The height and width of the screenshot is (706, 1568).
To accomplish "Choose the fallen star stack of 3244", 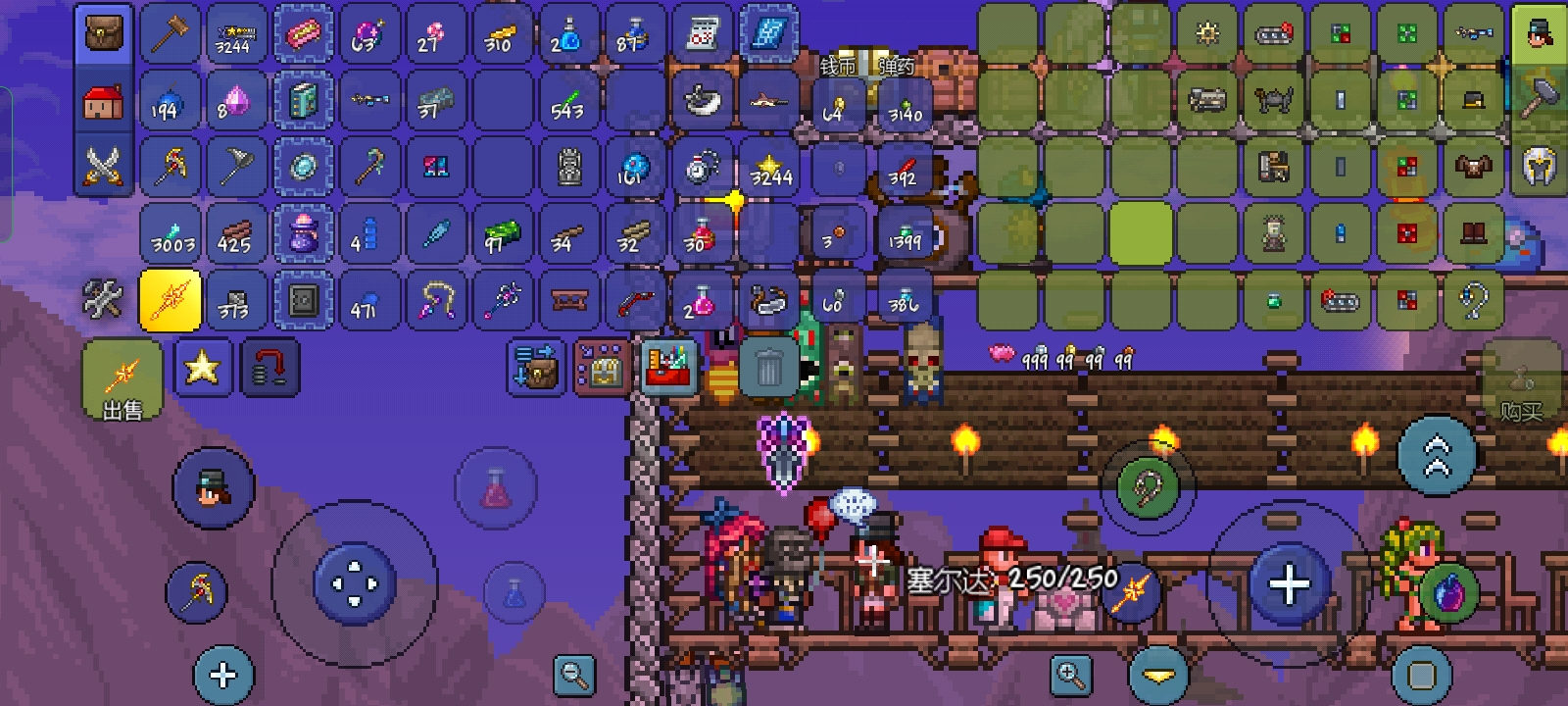I will 770,169.
